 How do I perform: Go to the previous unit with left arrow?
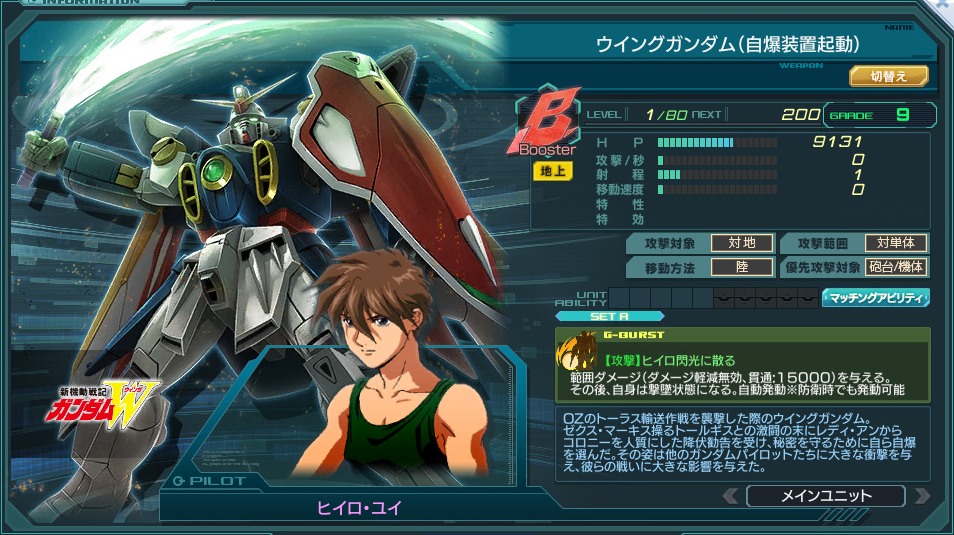(x=731, y=496)
